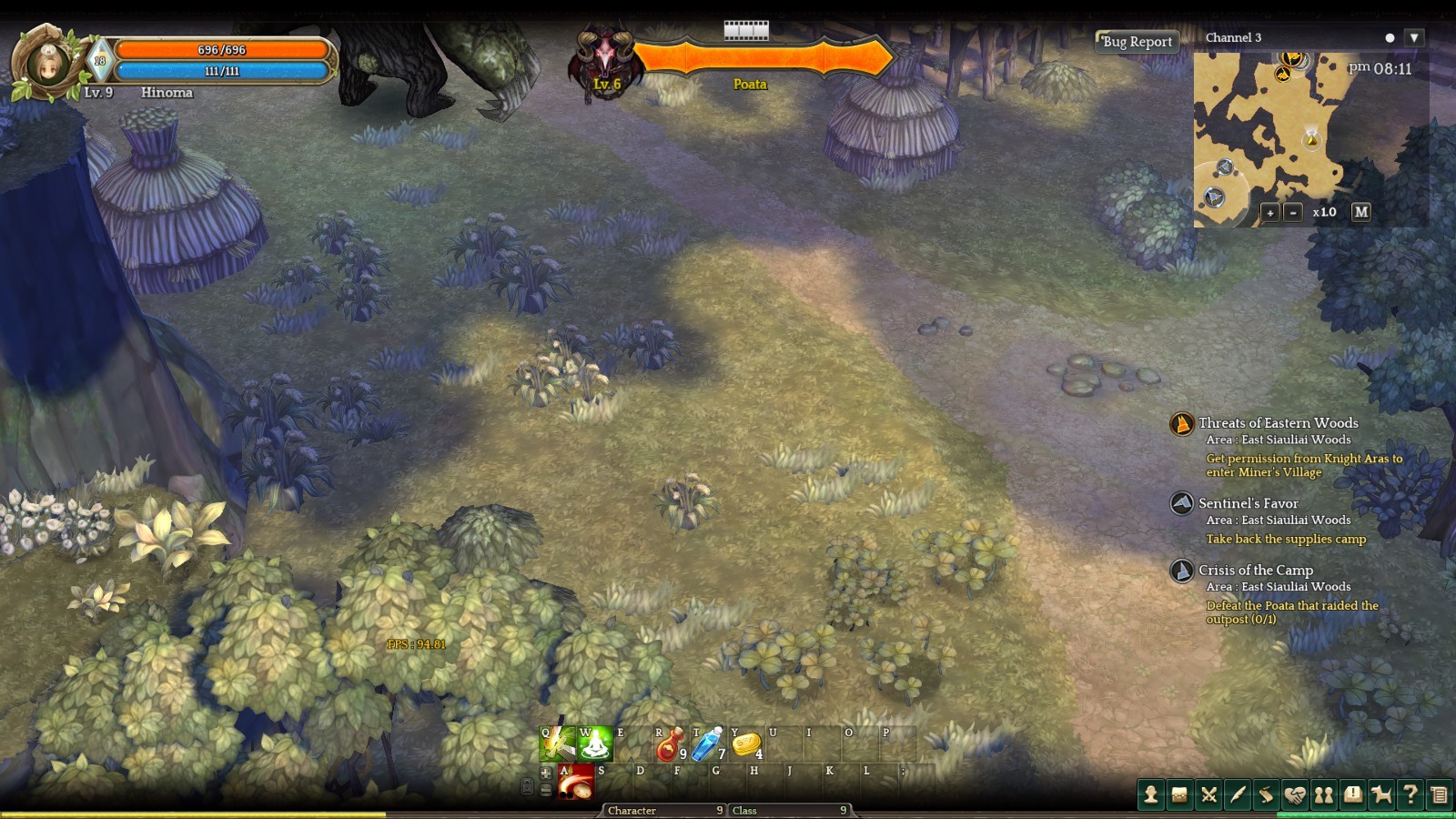
Task: Open the crossed swords skills menu
Action: 1208,794
